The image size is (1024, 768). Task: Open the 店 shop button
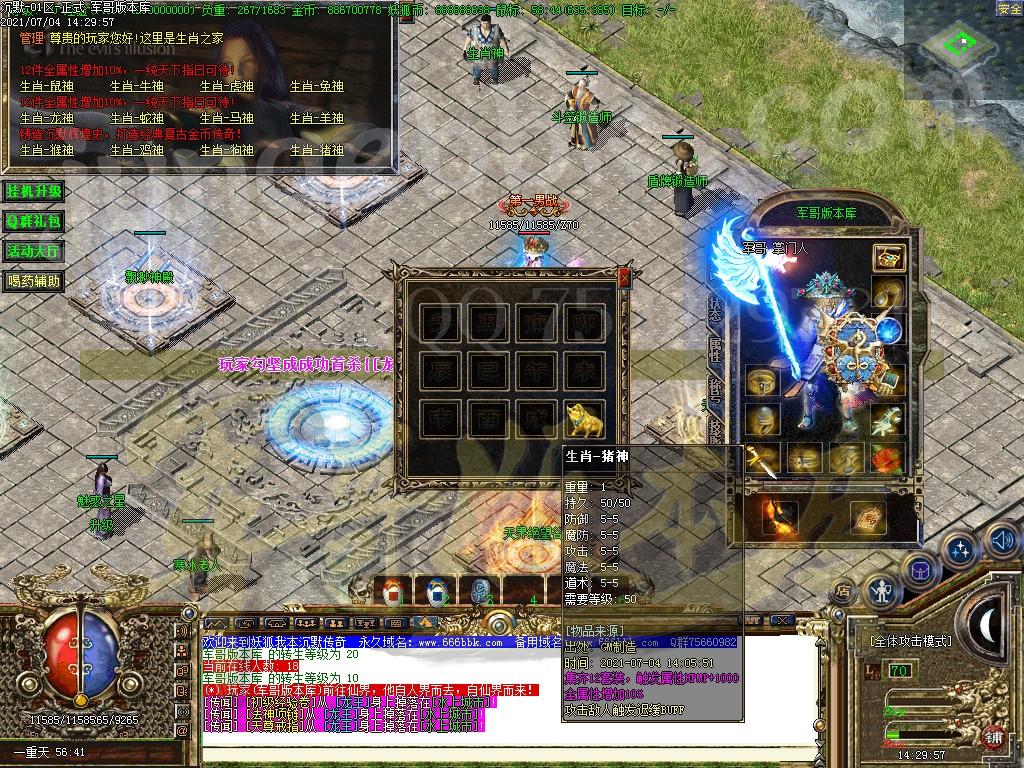(843, 592)
